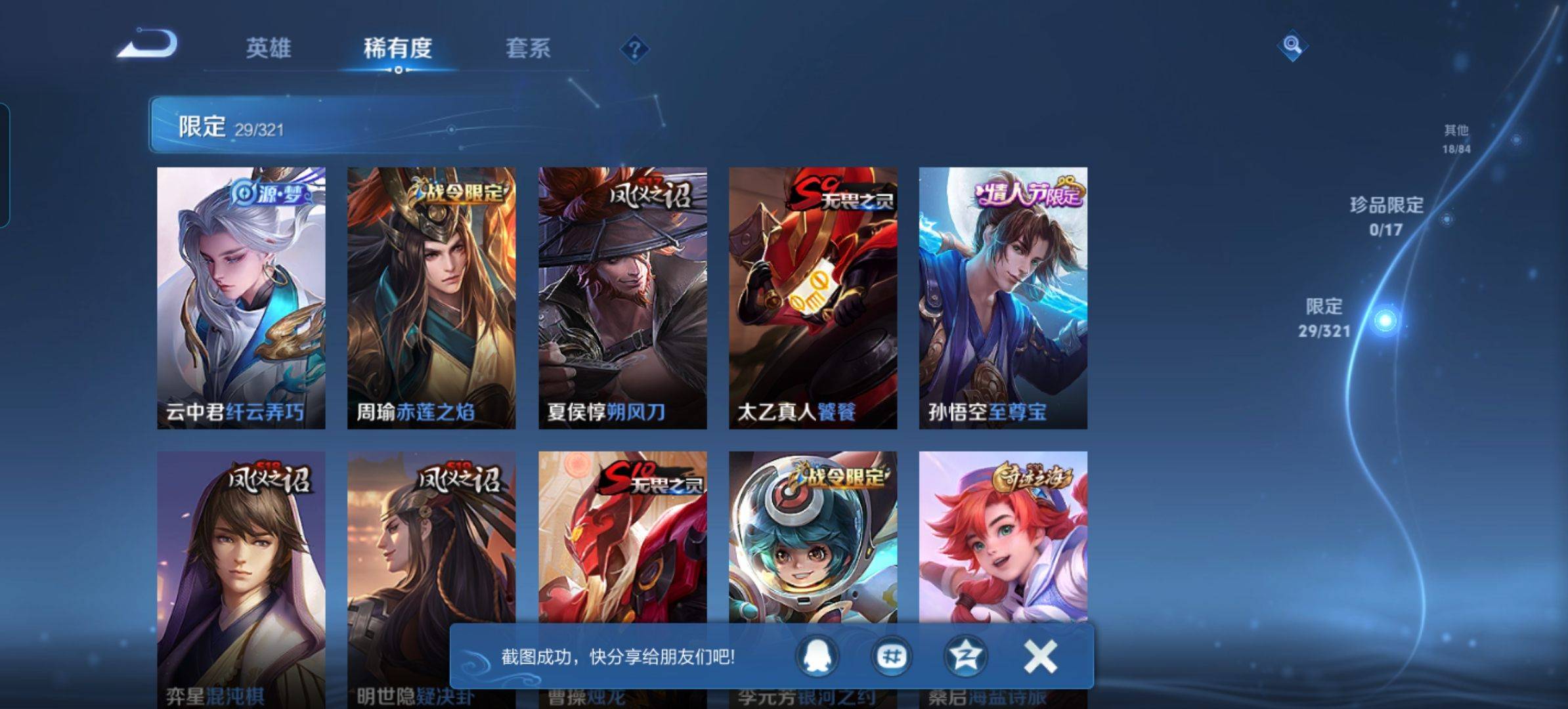The height and width of the screenshot is (709, 1568).
Task: Switch to the 英雄 tab
Action: [x=268, y=48]
